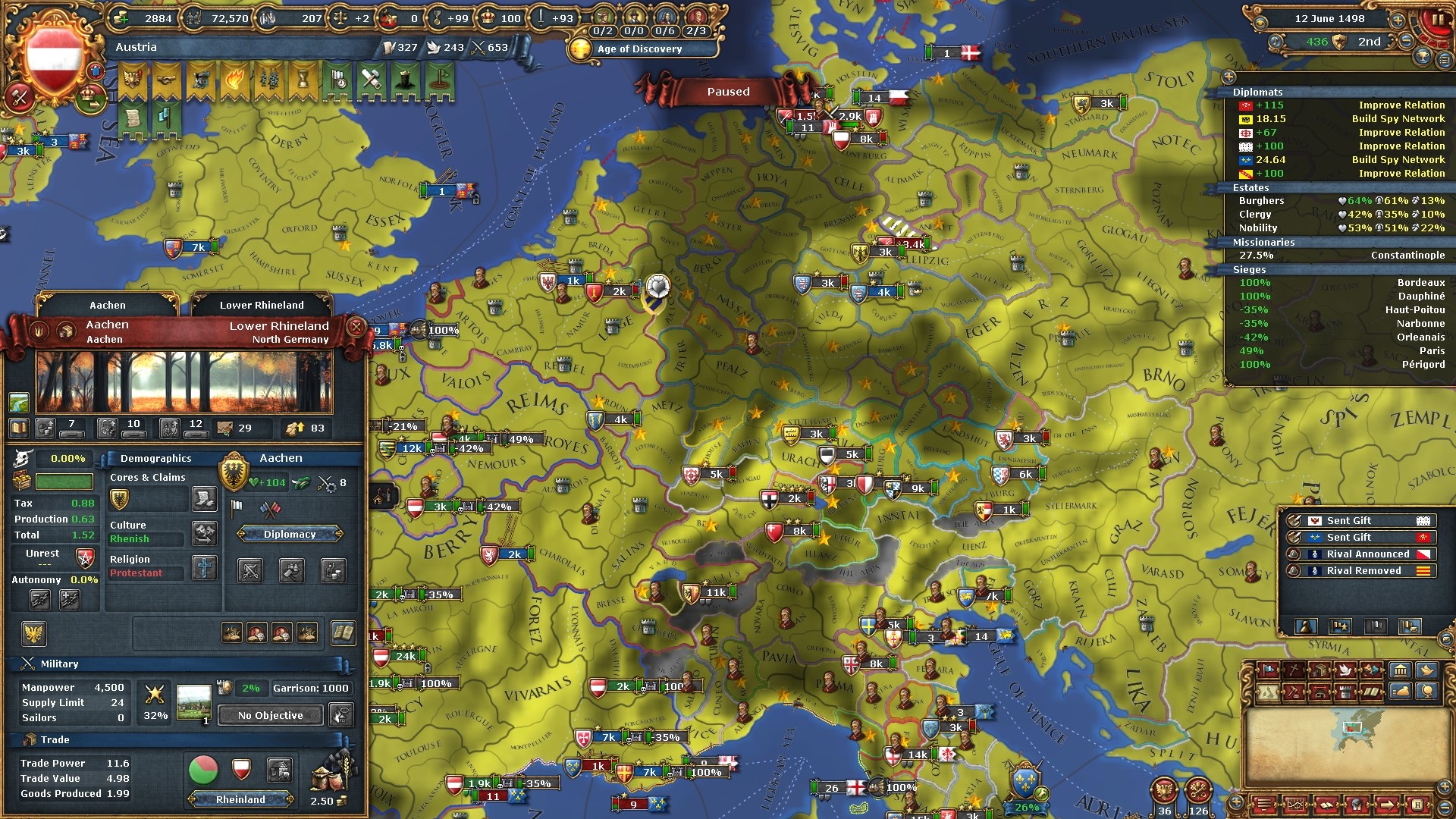
Task: Click the Age of Discovery button
Action: [639, 49]
